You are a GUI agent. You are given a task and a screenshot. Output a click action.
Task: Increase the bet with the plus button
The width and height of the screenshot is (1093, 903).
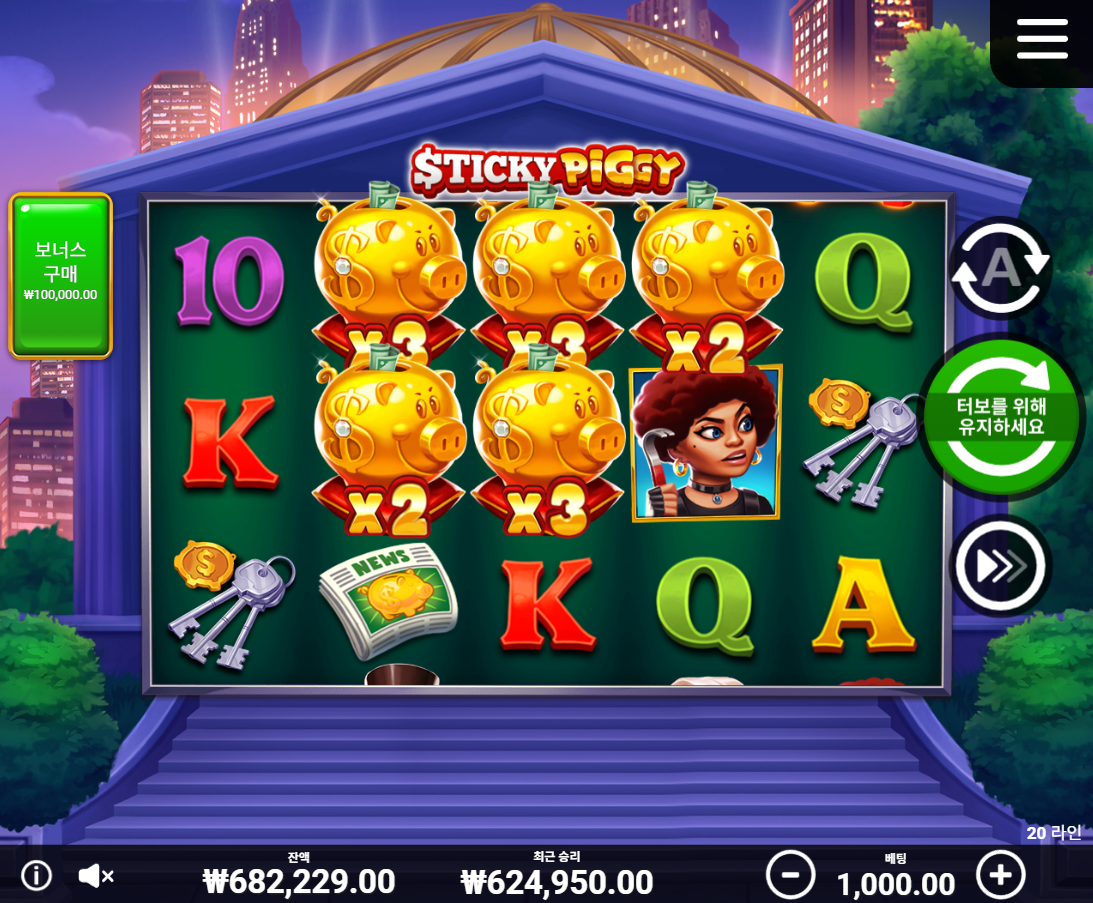coord(1000,875)
